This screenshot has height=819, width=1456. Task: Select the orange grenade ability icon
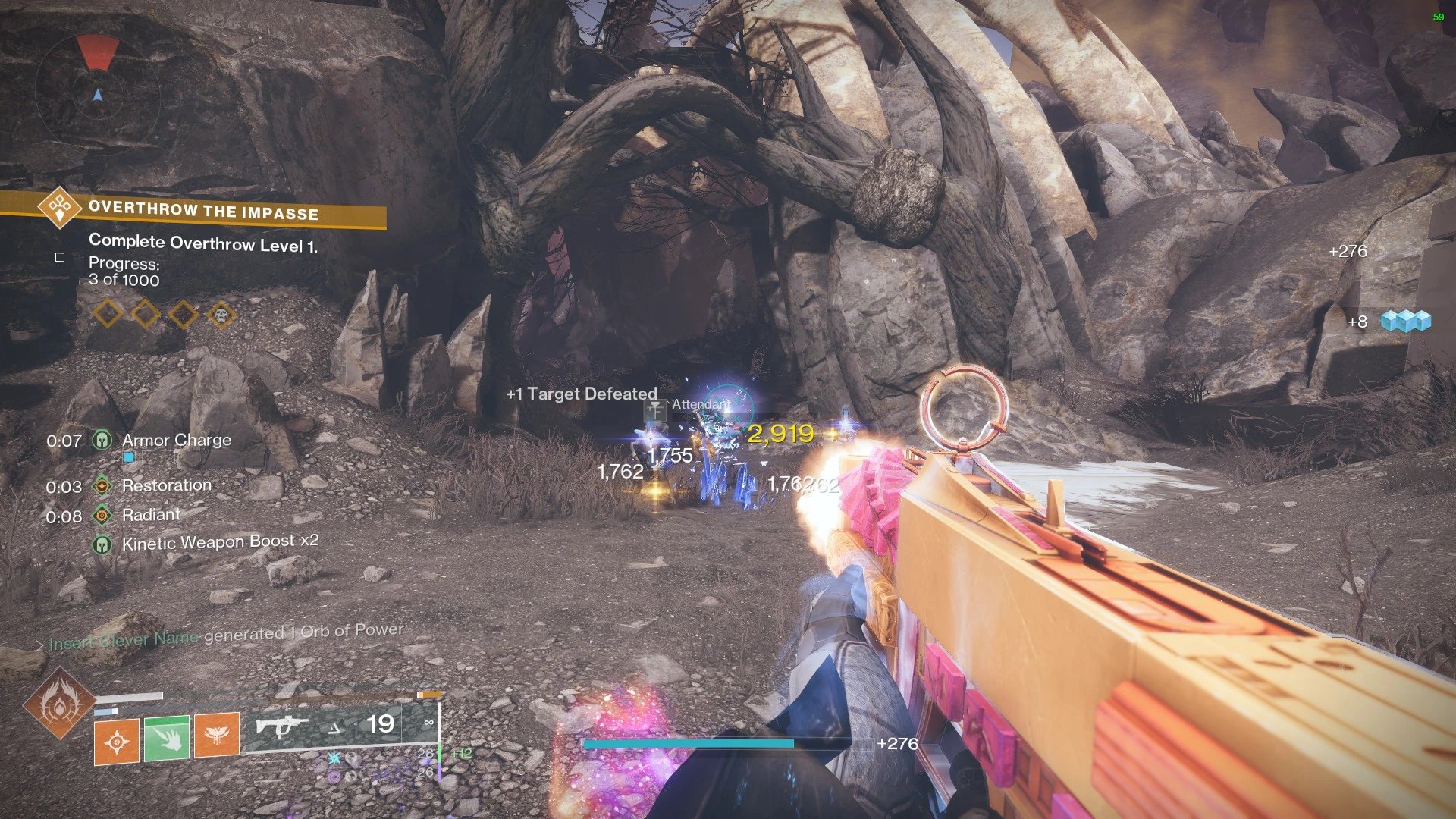[117, 741]
